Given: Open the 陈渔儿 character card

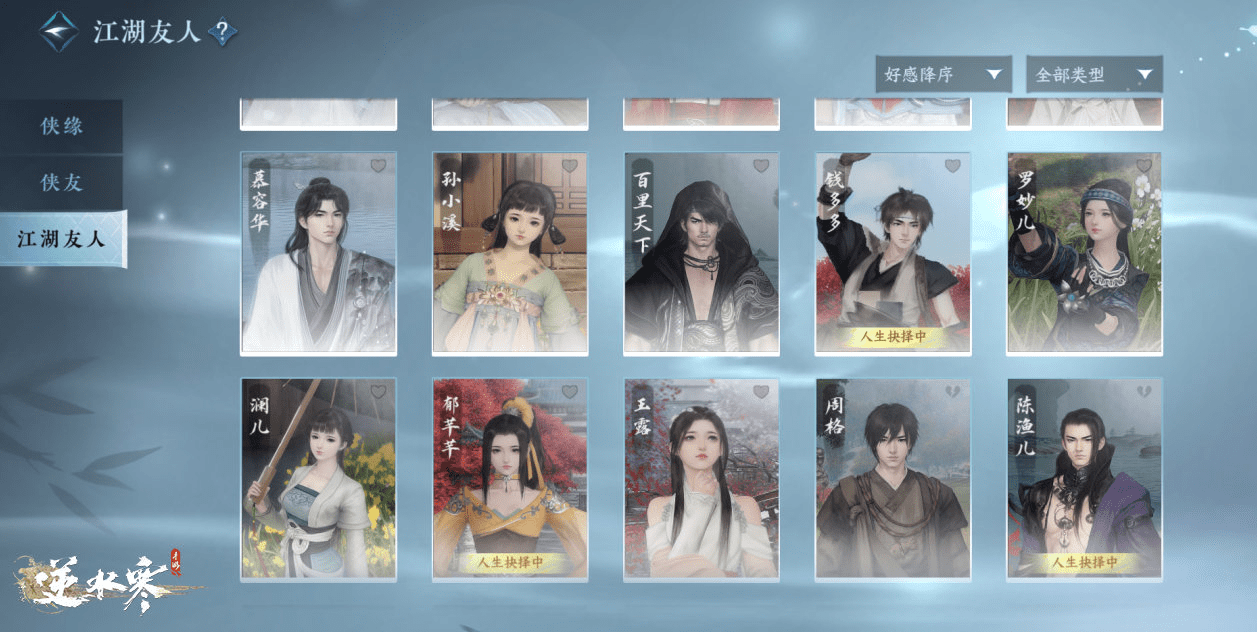Looking at the screenshot, I should click(1085, 479).
